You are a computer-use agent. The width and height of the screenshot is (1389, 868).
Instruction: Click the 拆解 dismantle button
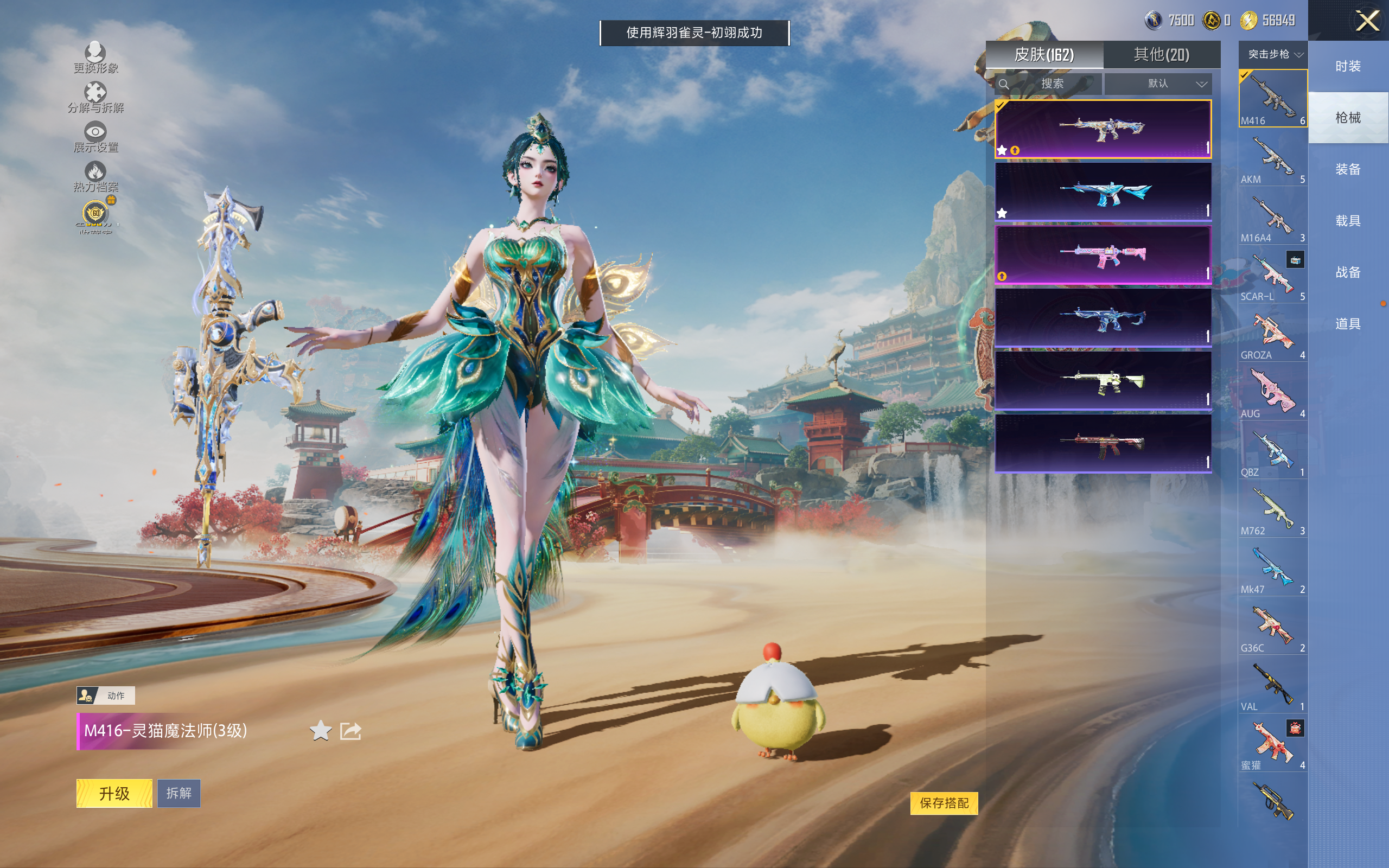pyautogui.click(x=179, y=793)
